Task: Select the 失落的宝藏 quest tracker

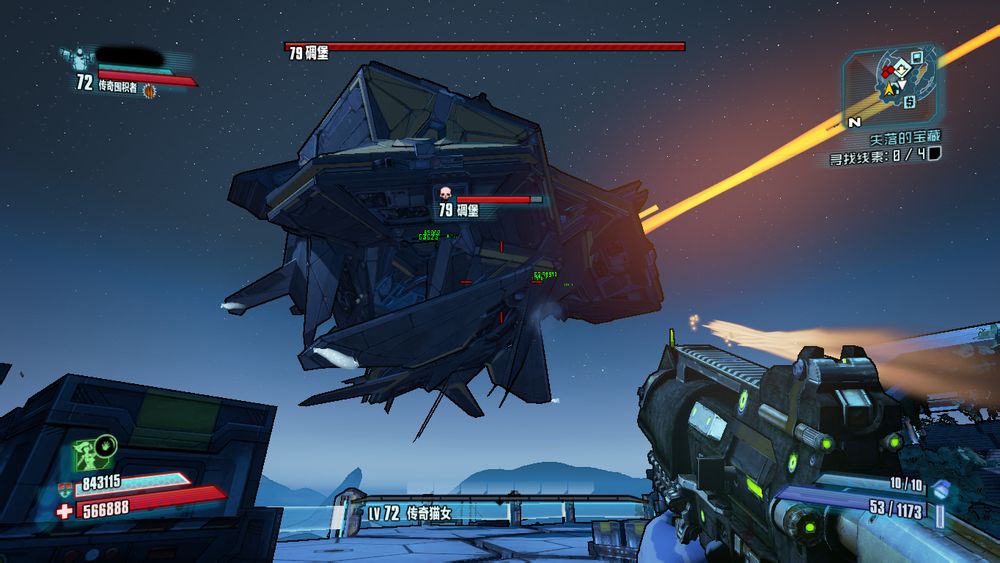Action: [904, 136]
